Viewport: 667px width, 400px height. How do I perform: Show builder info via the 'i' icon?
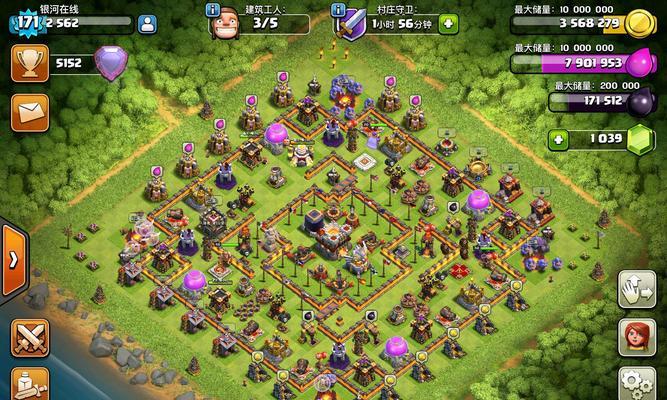pyautogui.click(x=212, y=9)
